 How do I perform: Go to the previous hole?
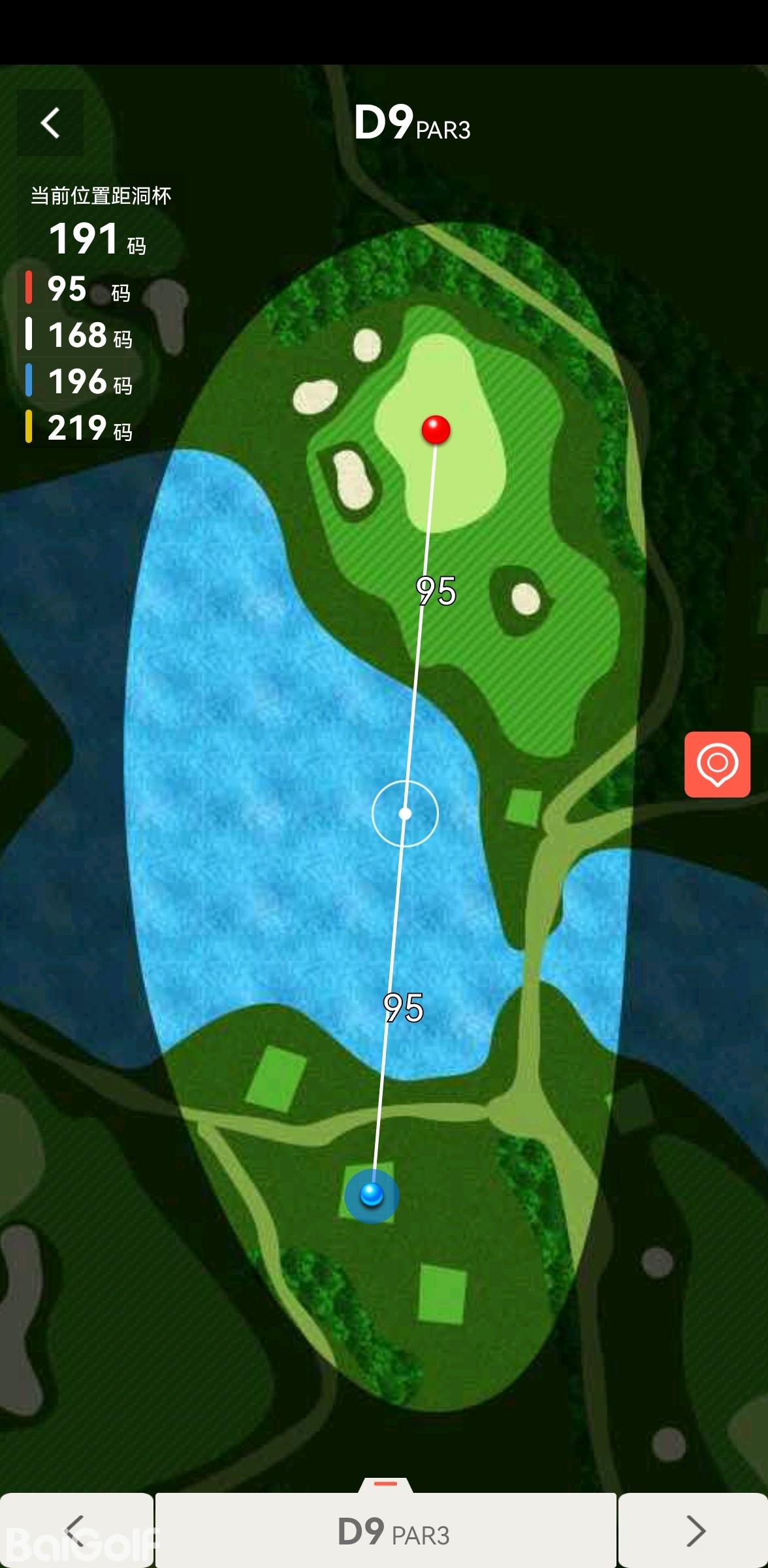click(76, 1530)
